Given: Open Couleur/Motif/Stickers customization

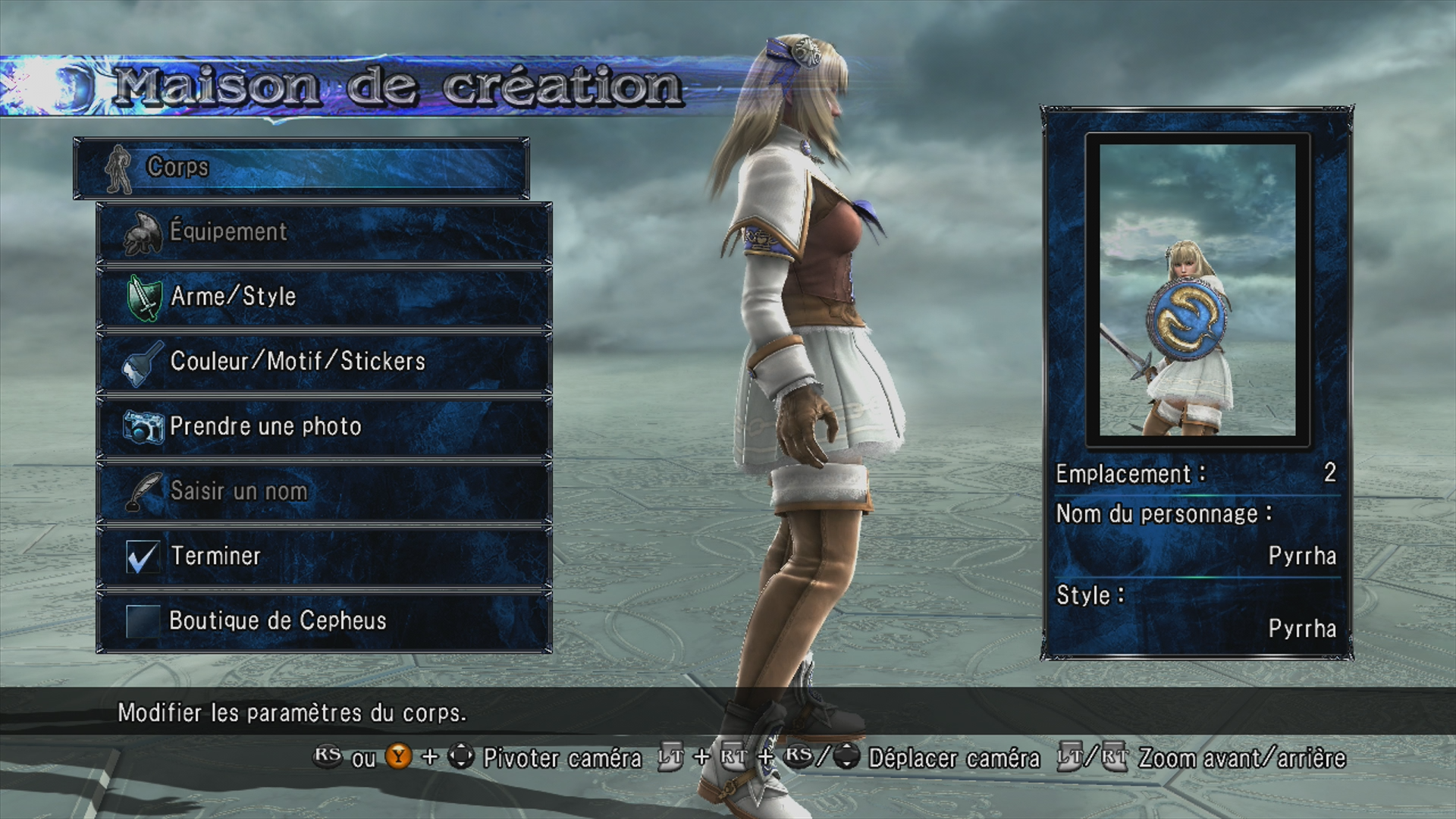Looking at the screenshot, I should click(325, 362).
